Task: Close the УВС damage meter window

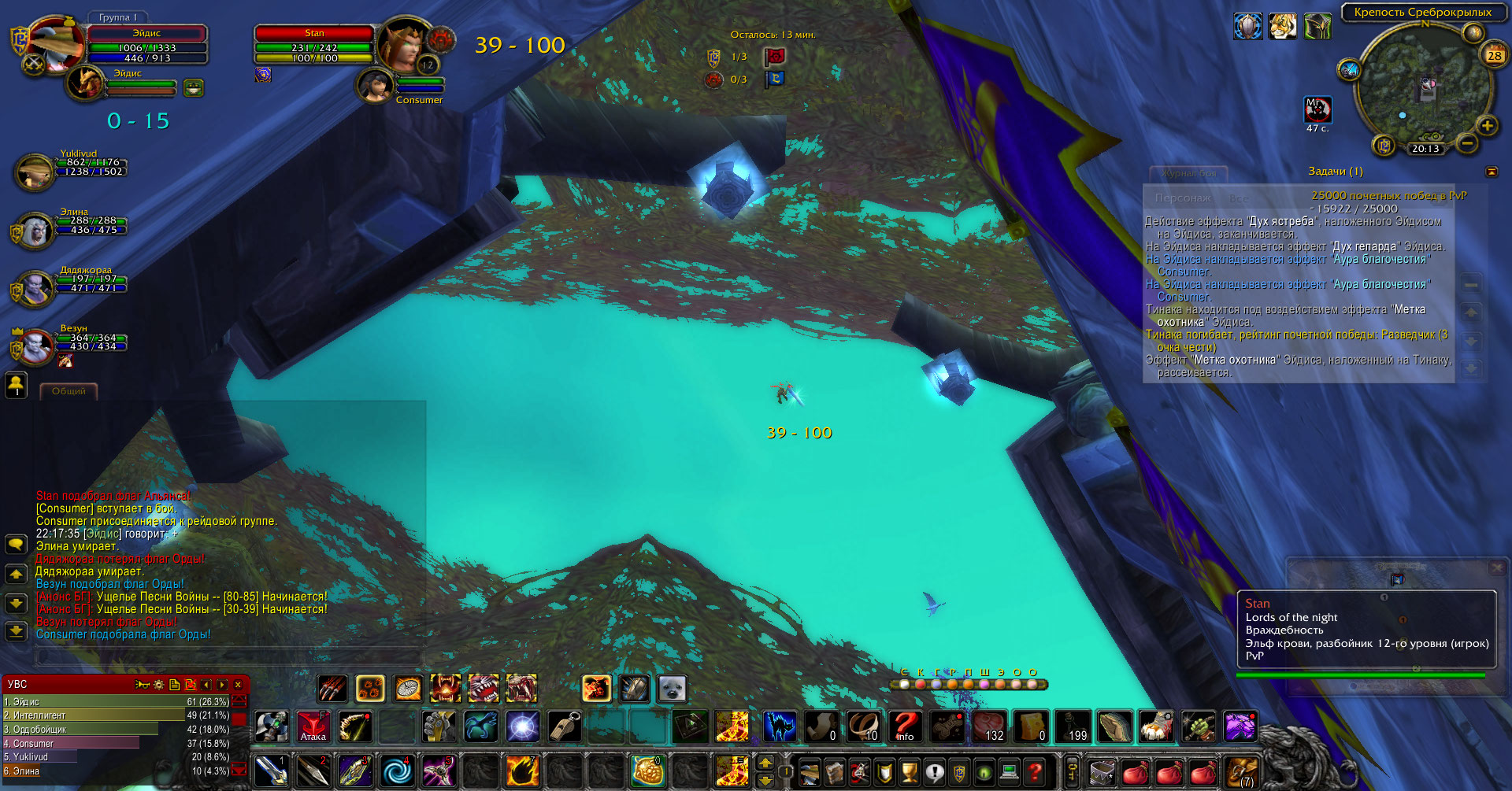Action: (x=238, y=685)
